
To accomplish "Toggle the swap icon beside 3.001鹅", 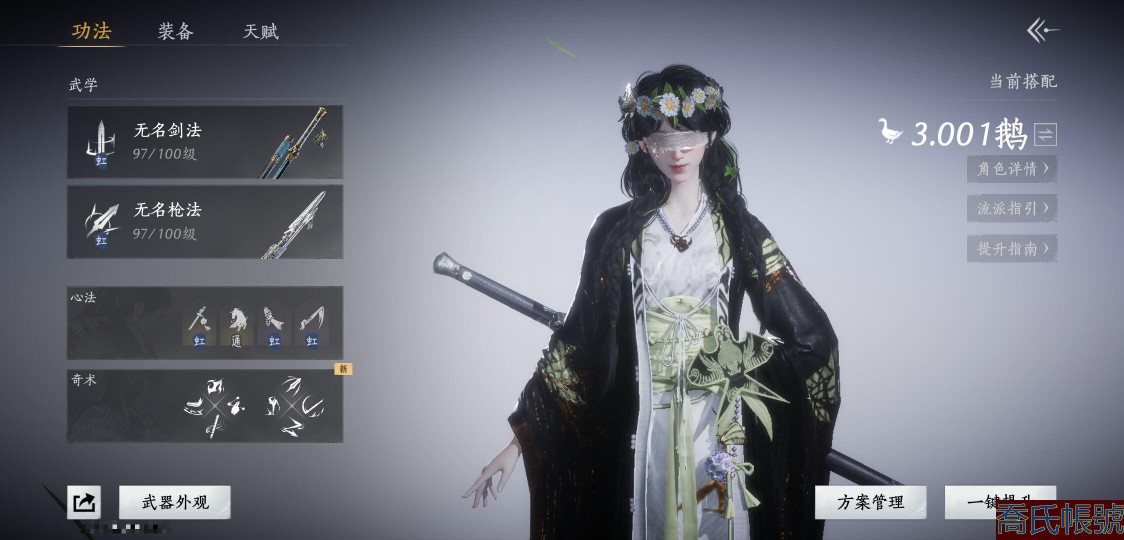I will 1045,134.
